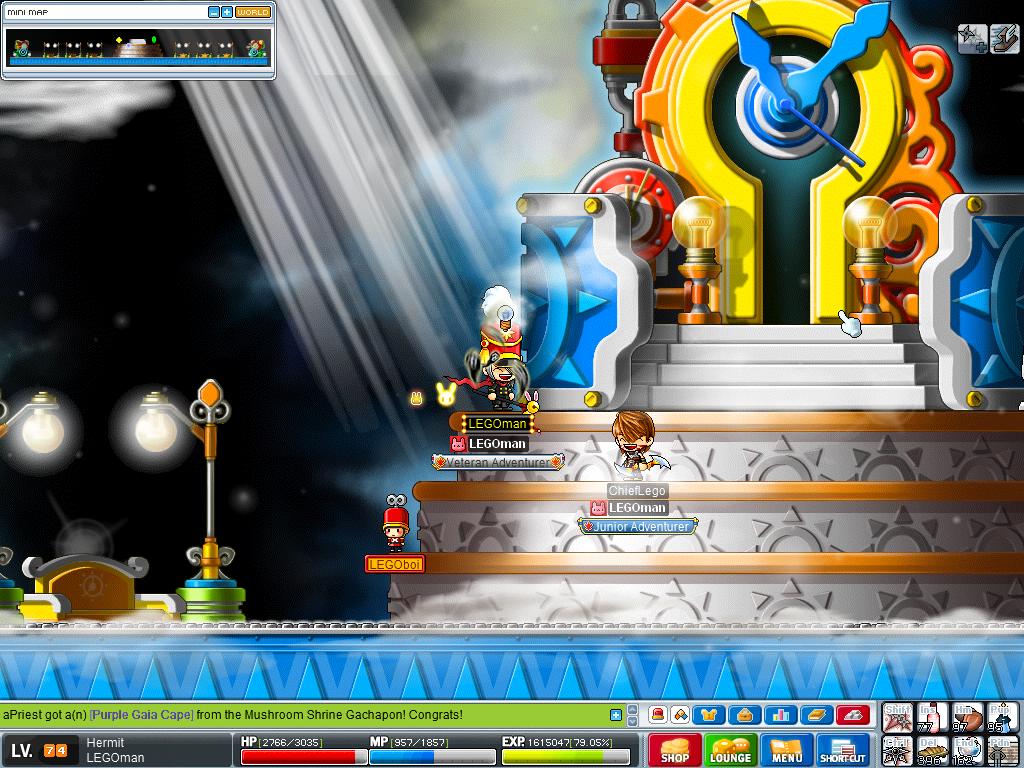Expand the chat log plus button
The width and height of the screenshot is (1024, 768).
[x=616, y=715]
